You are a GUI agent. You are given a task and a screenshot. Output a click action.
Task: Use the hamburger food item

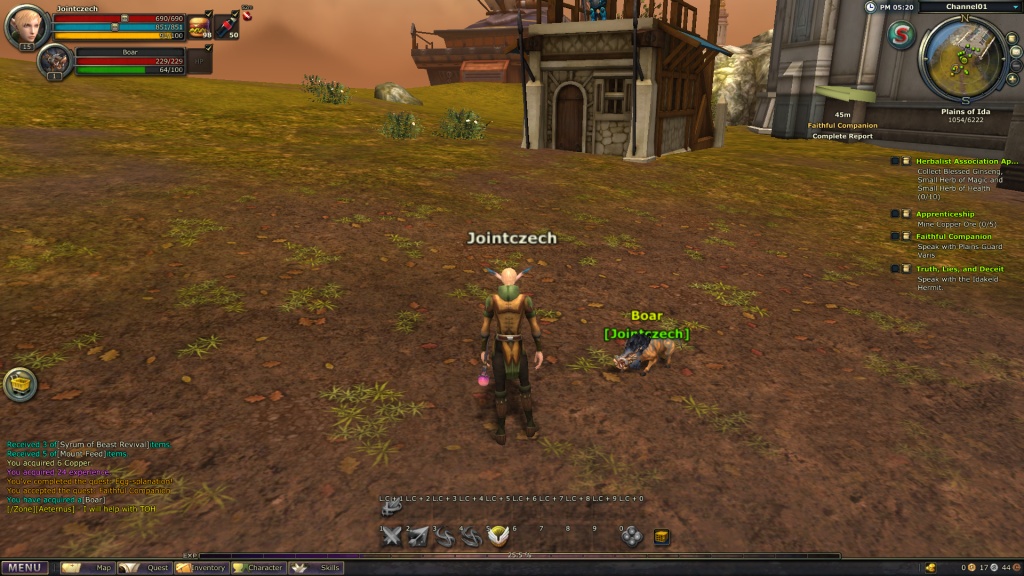click(x=199, y=27)
